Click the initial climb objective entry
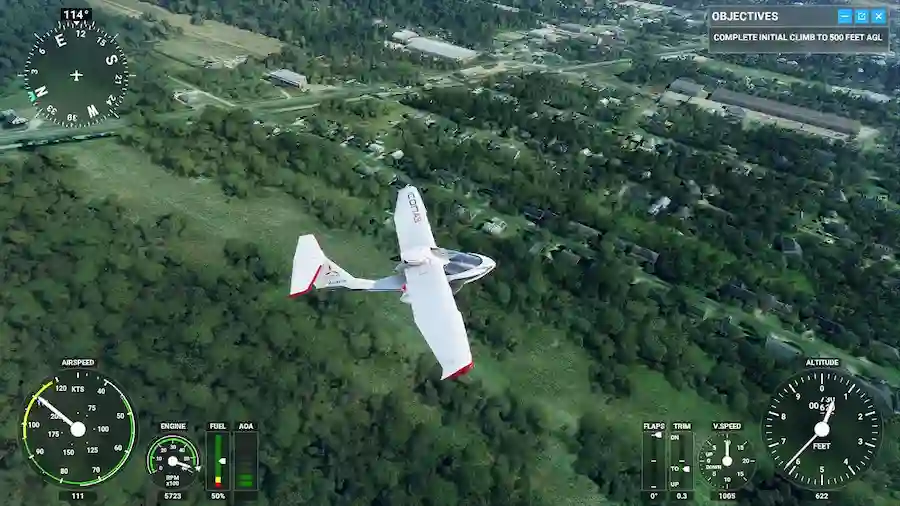This screenshot has width=900, height=506. tap(798, 38)
